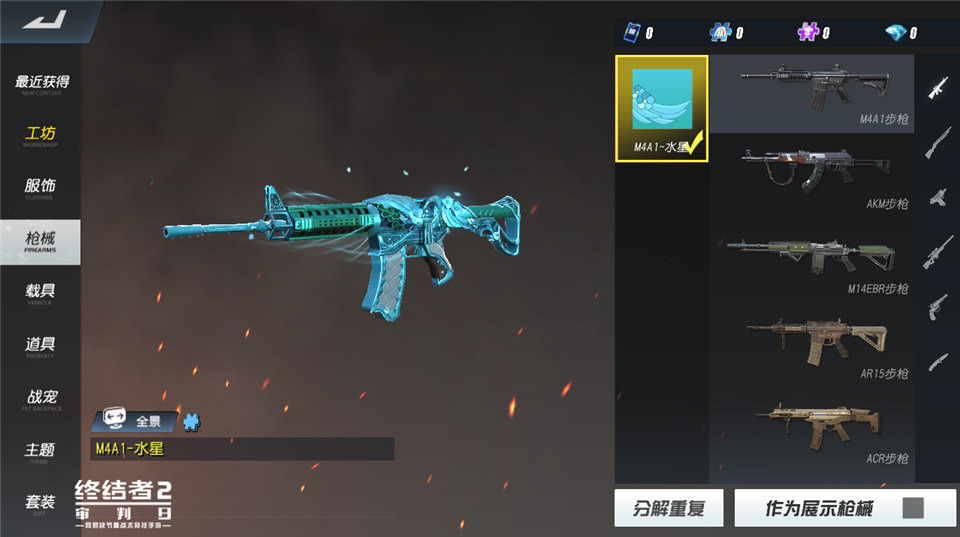Image resolution: width=960 pixels, height=537 pixels.
Task: Select the AKM步枪 from the weapon list
Action: [x=812, y=177]
